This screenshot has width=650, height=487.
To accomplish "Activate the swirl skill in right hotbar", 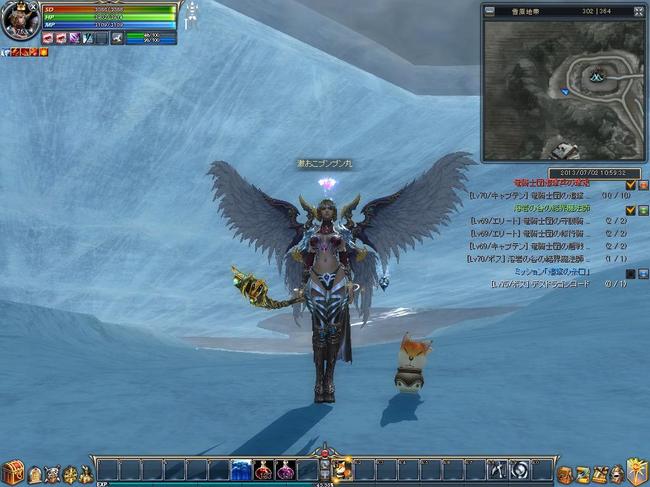I will tap(519, 470).
